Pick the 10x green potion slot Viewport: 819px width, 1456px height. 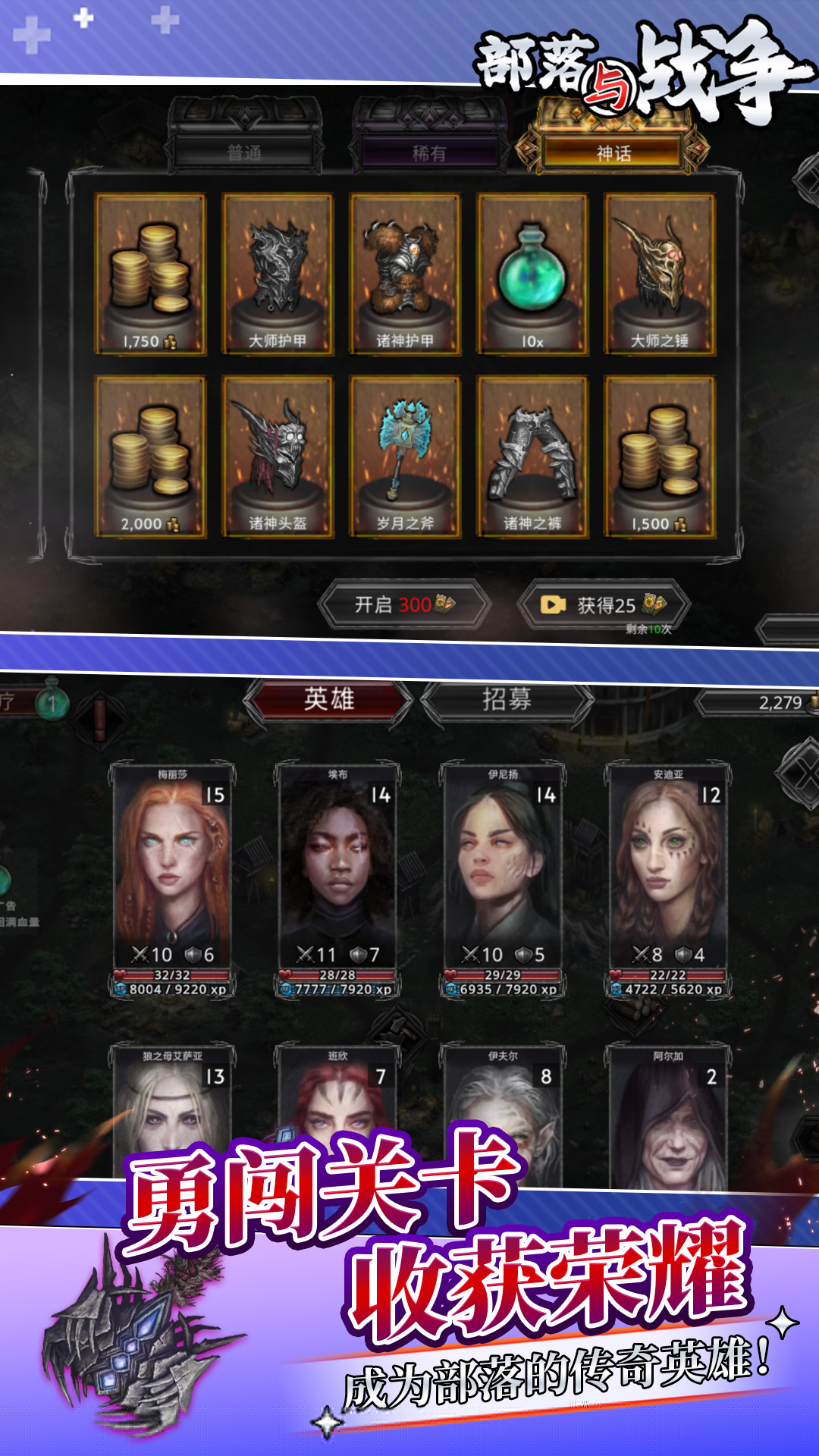532,273
